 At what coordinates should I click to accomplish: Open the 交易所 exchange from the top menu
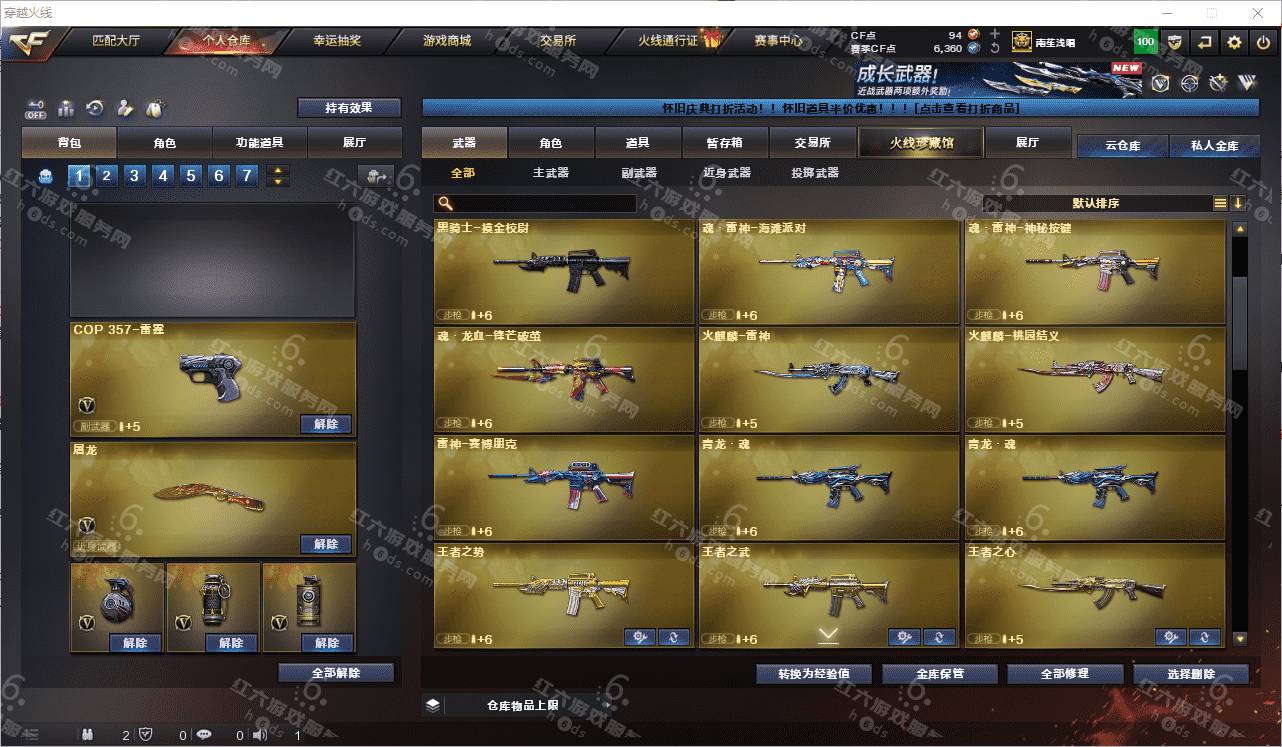pyautogui.click(x=558, y=41)
